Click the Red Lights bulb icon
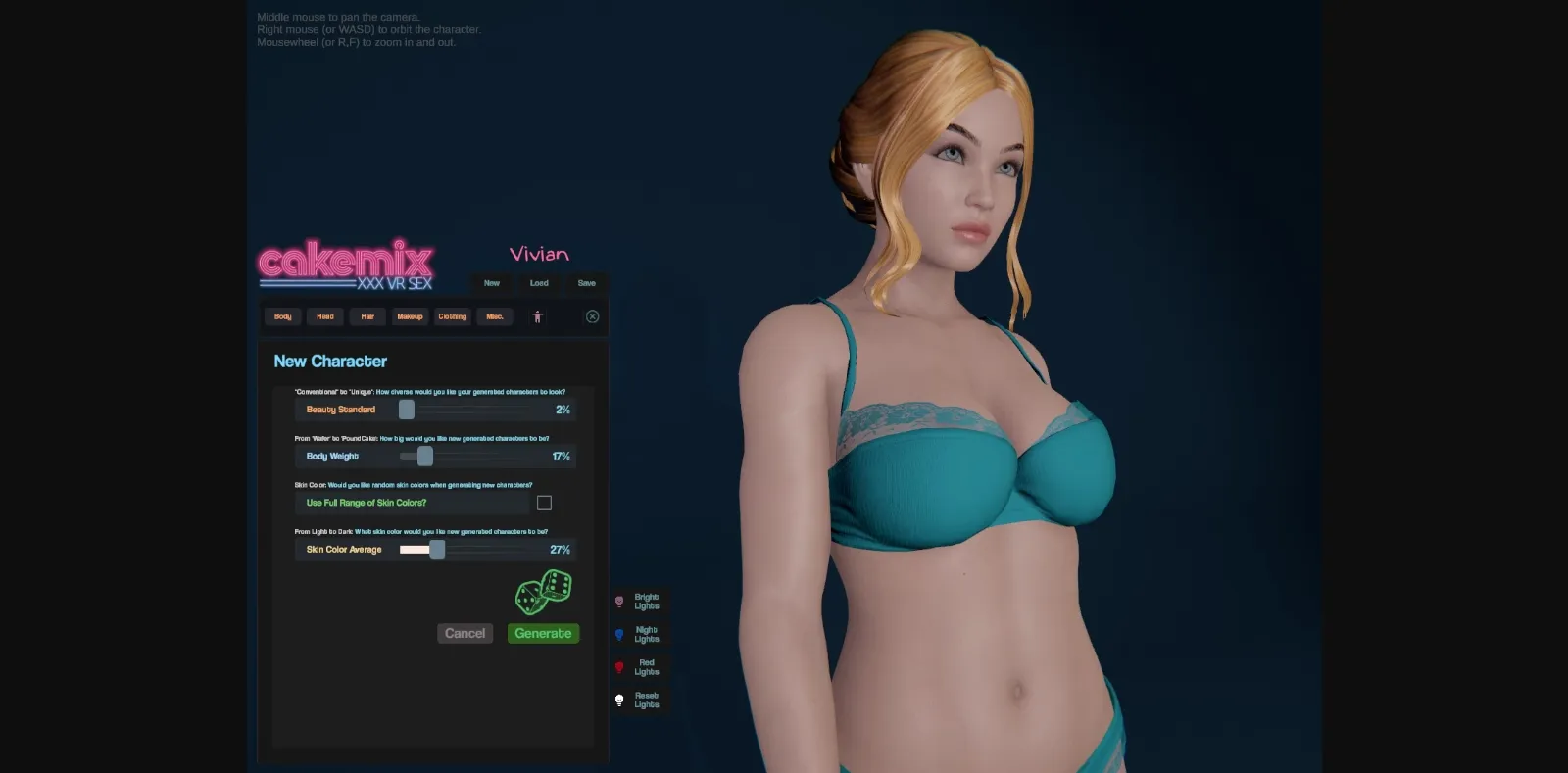The height and width of the screenshot is (773, 1568). click(620, 666)
